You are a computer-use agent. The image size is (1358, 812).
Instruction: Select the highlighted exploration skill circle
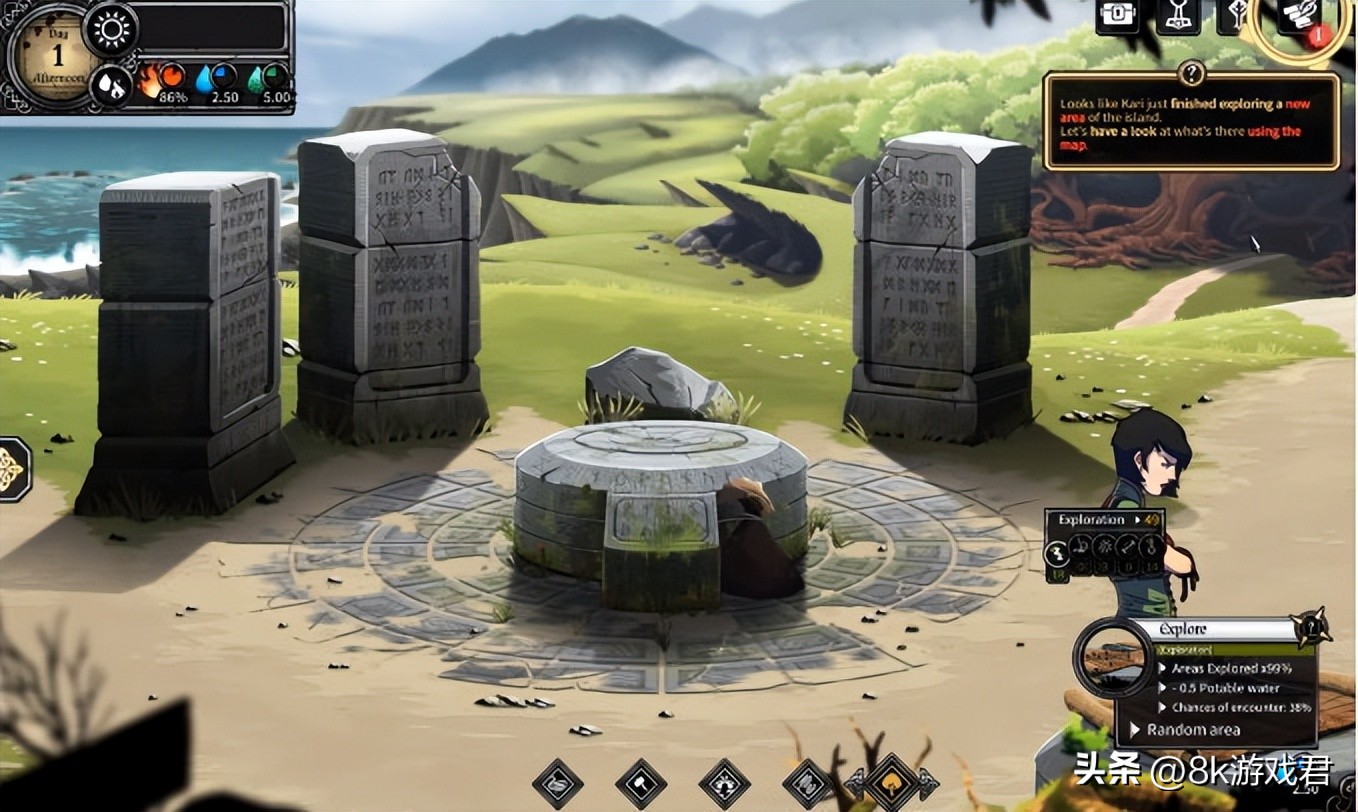1055,552
